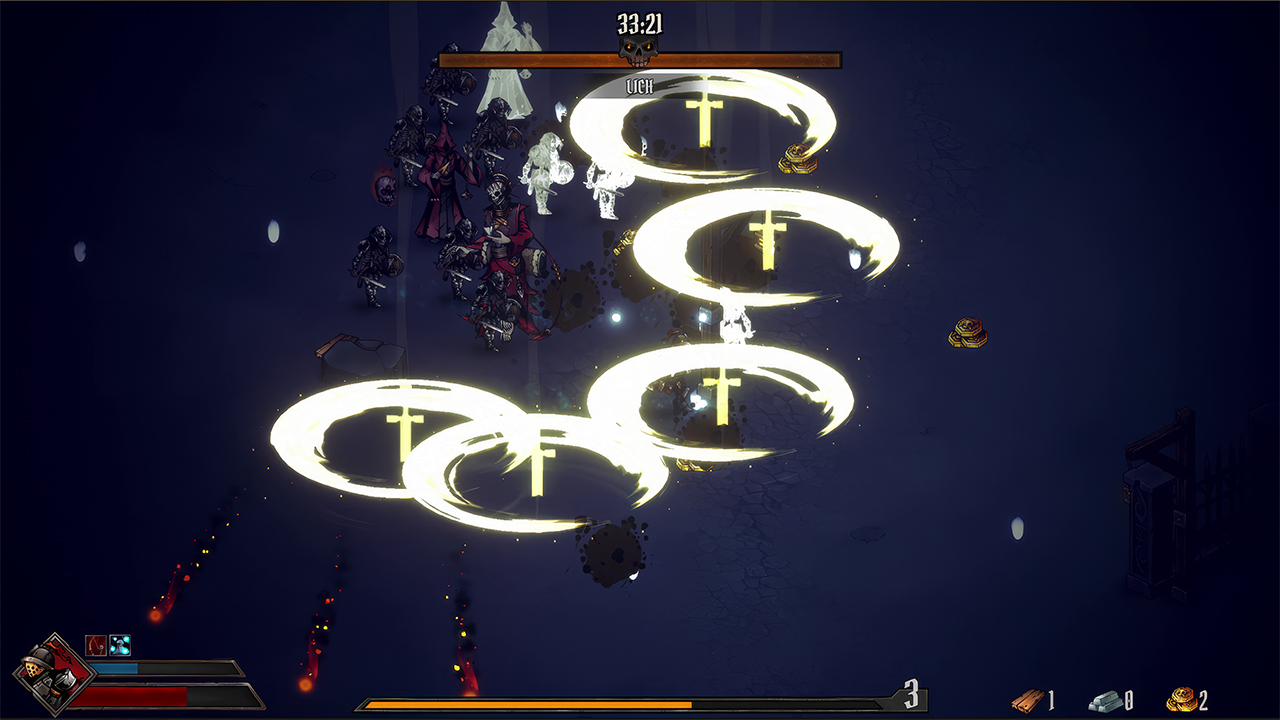The width and height of the screenshot is (1280, 720).
Task: Click the blue frost spirit ability icon
Action: click(119, 646)
